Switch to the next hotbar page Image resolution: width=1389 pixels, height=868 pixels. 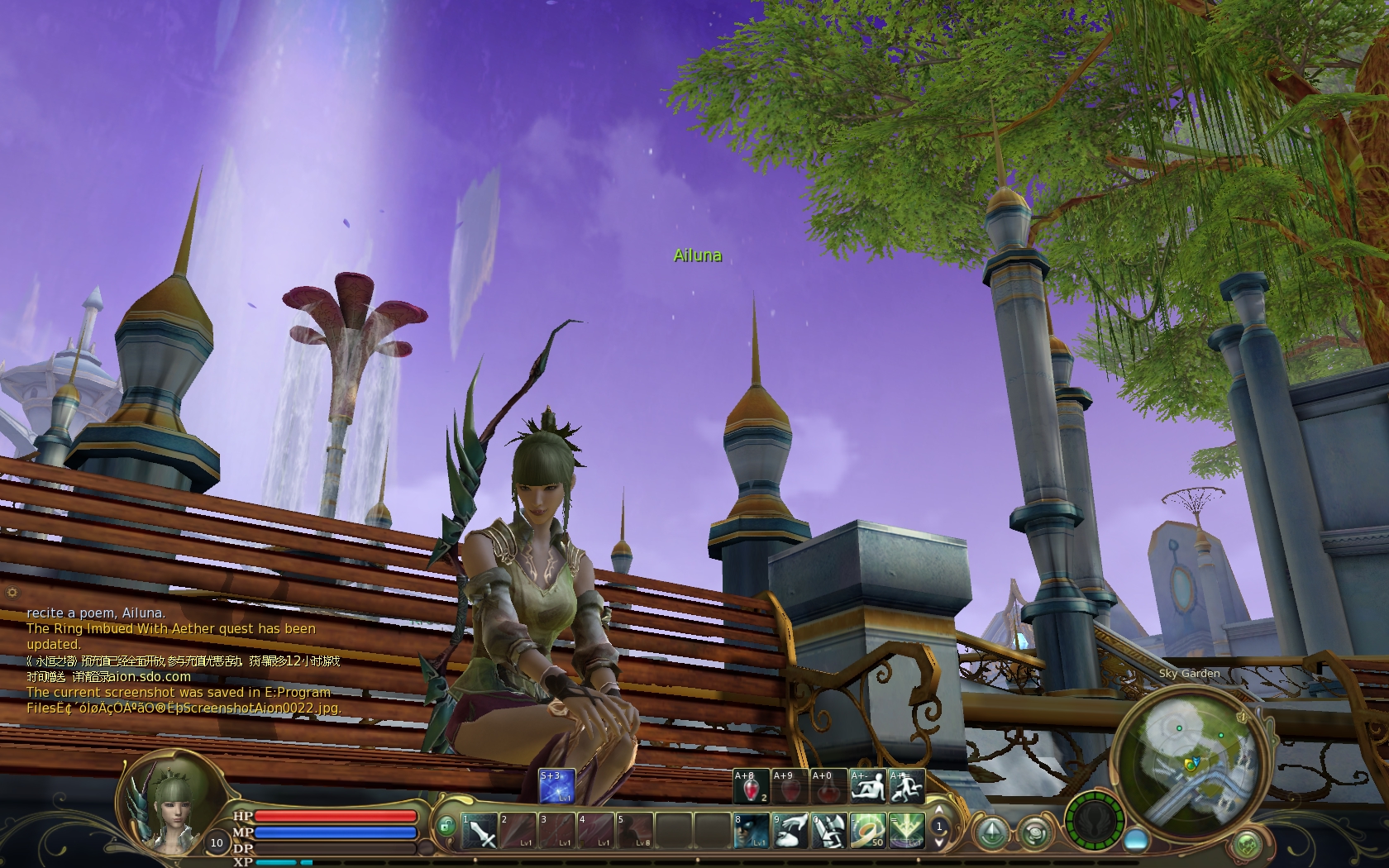[x=939, y=842]
